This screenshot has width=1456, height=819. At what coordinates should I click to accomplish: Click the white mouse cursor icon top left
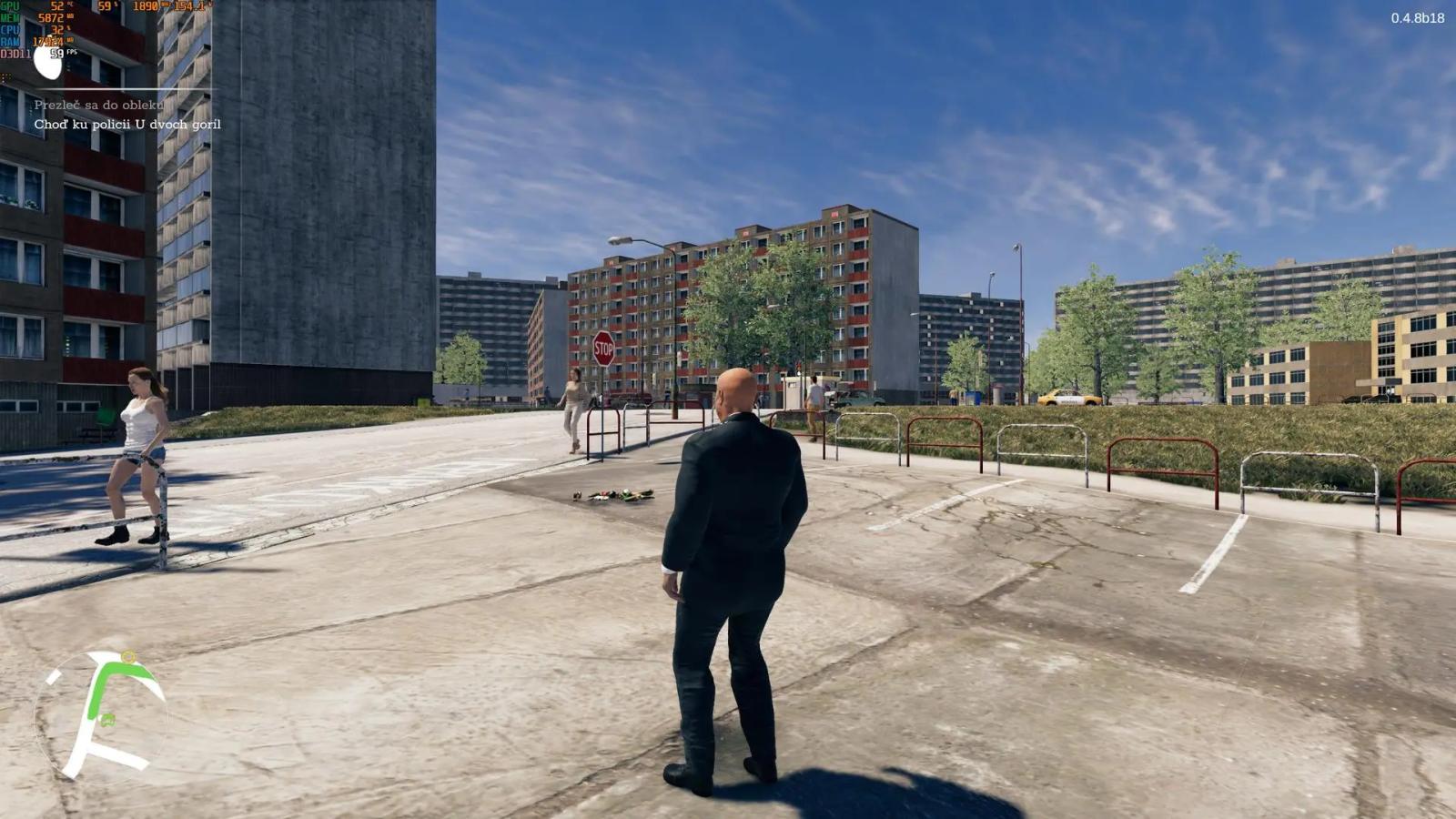(47, 63)
